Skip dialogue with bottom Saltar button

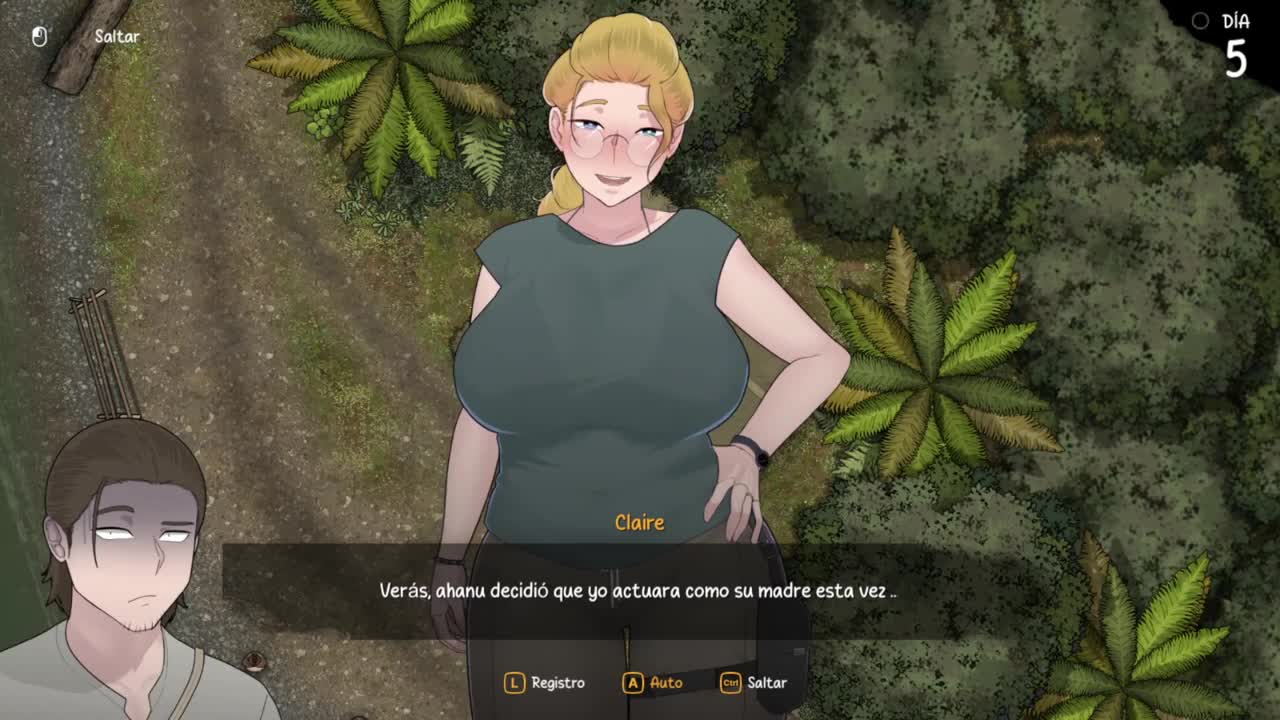pos(754,682)
